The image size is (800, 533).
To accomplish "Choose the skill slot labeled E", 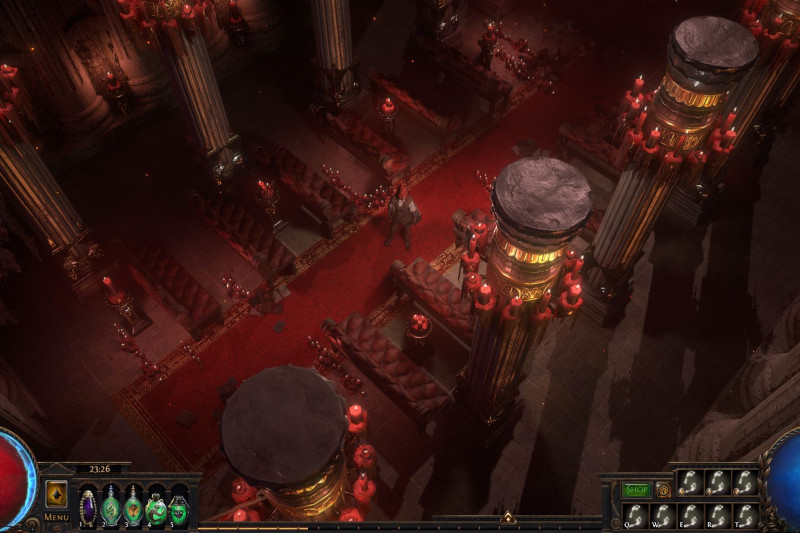I will [690, 514].
